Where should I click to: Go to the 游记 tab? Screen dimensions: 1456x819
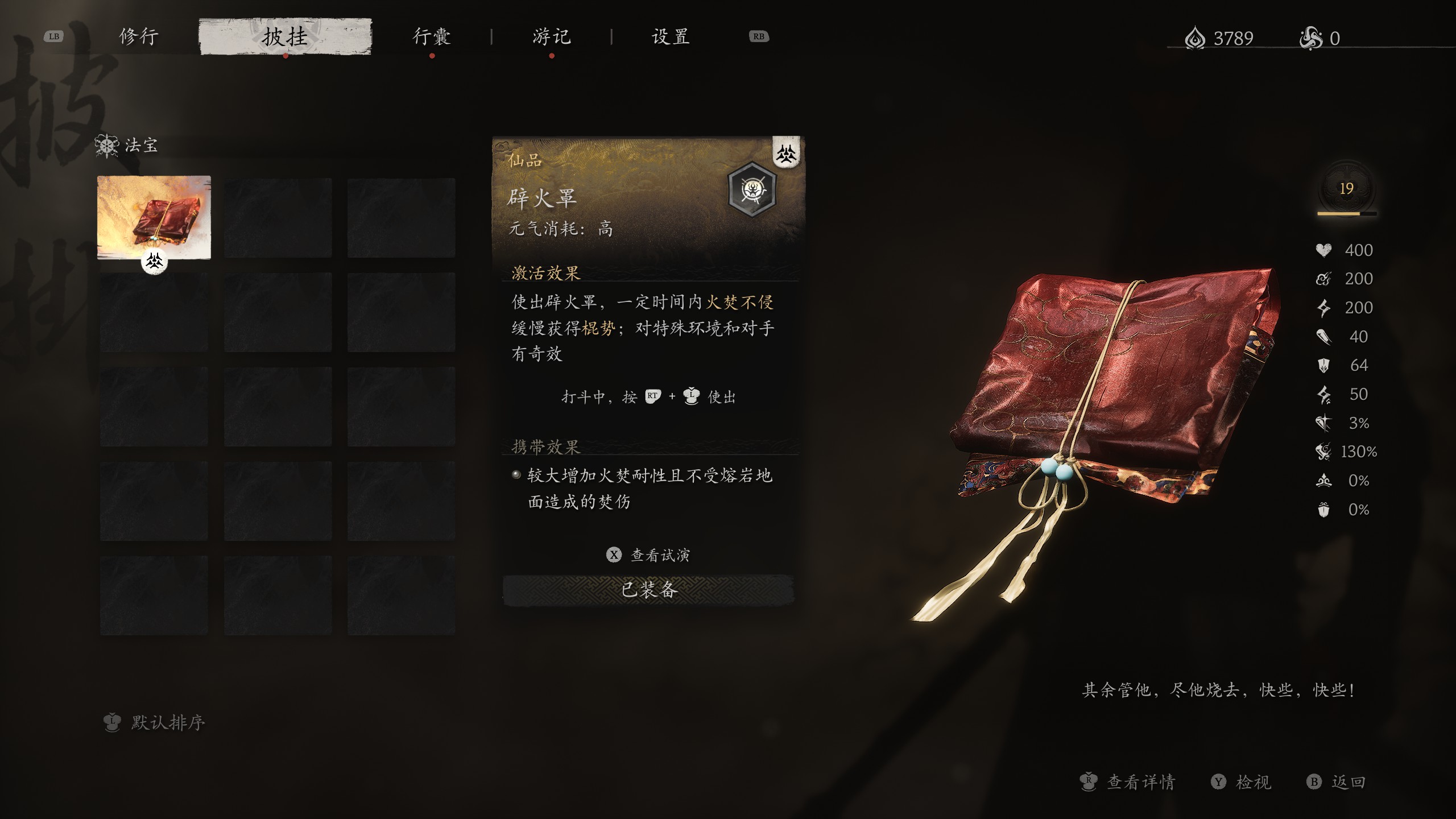point(551,37)
